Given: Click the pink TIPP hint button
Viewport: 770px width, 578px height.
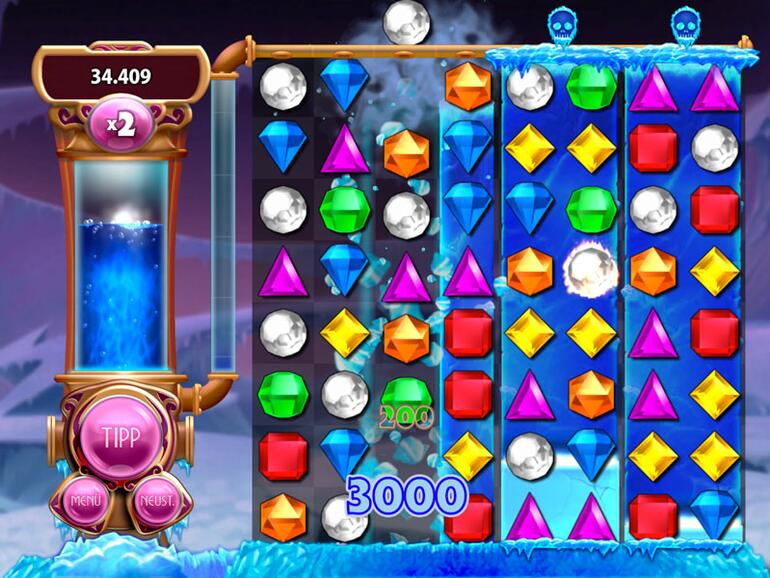Looking at the screenshot, I should coord(119,438).
